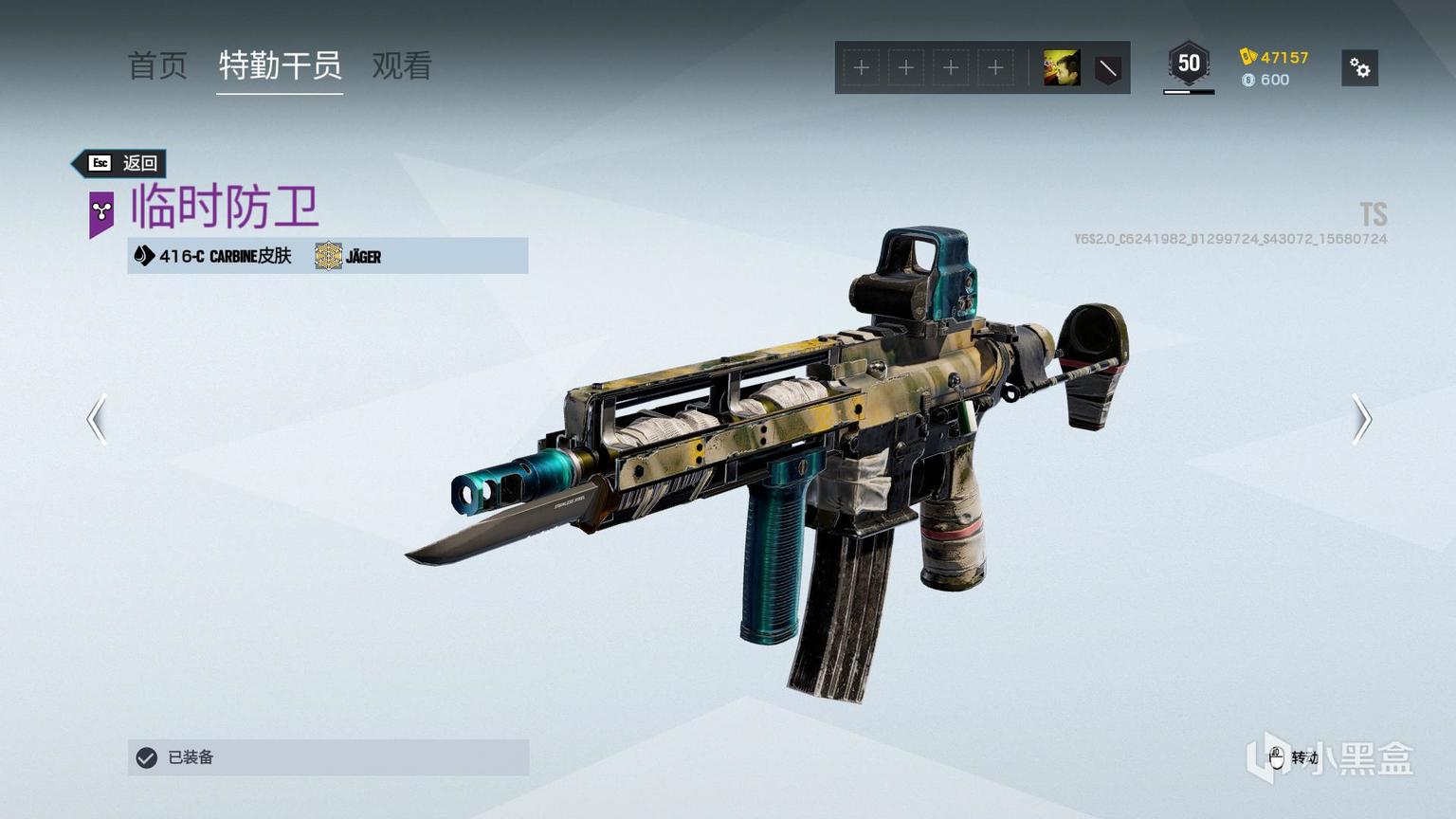Show the previous weapon skin arrow
Image resolution: width=1456 pixels, height=819 pixels.
97,419
